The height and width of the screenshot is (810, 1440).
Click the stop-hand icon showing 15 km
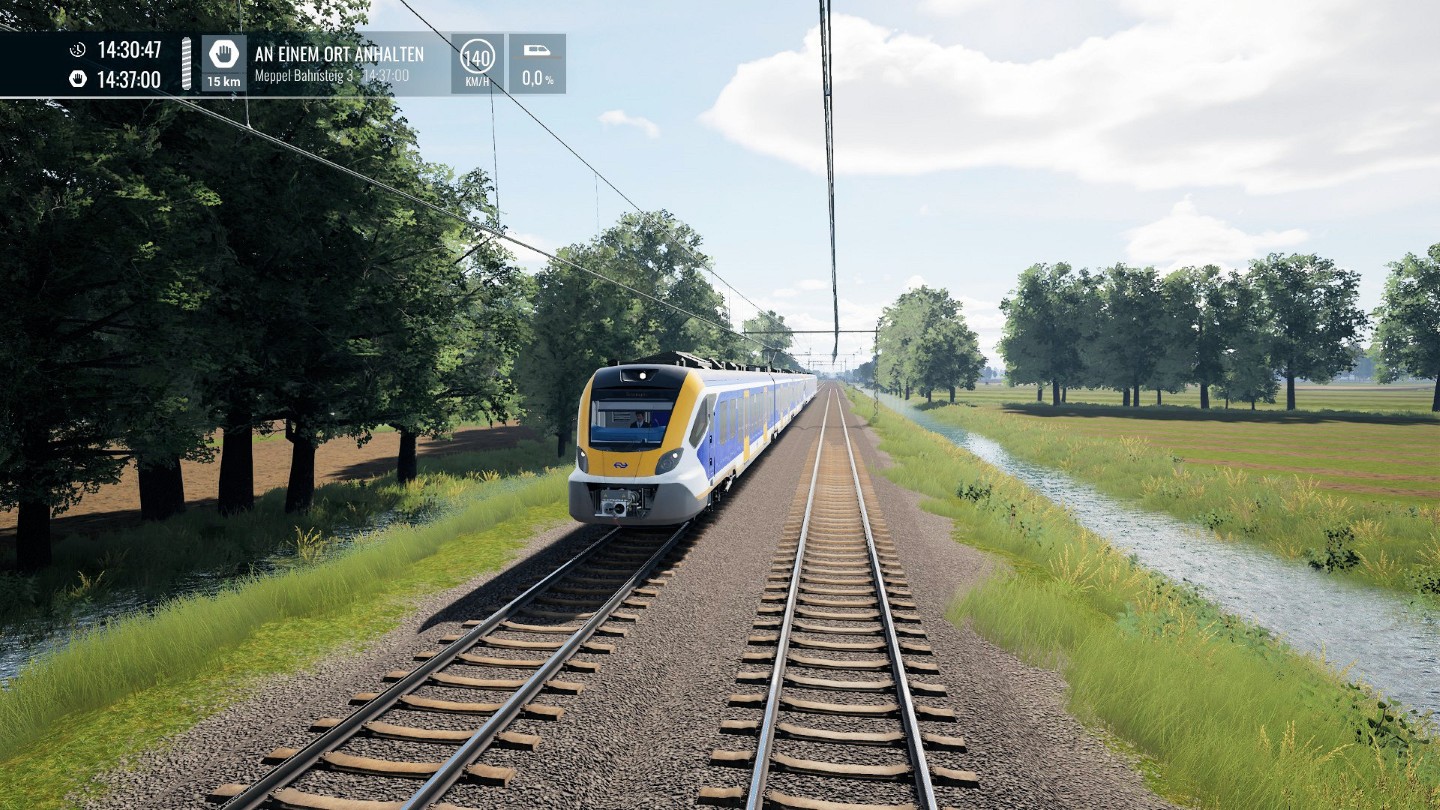223,56
